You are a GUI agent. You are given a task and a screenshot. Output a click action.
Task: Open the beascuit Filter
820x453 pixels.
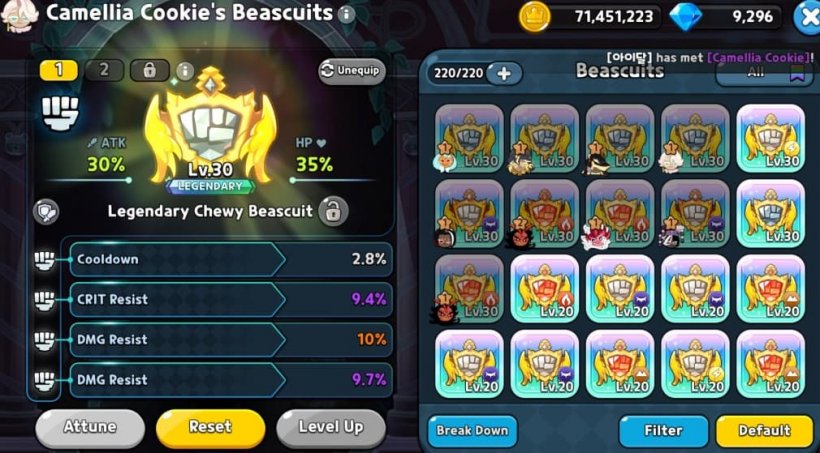pos(663,431)
